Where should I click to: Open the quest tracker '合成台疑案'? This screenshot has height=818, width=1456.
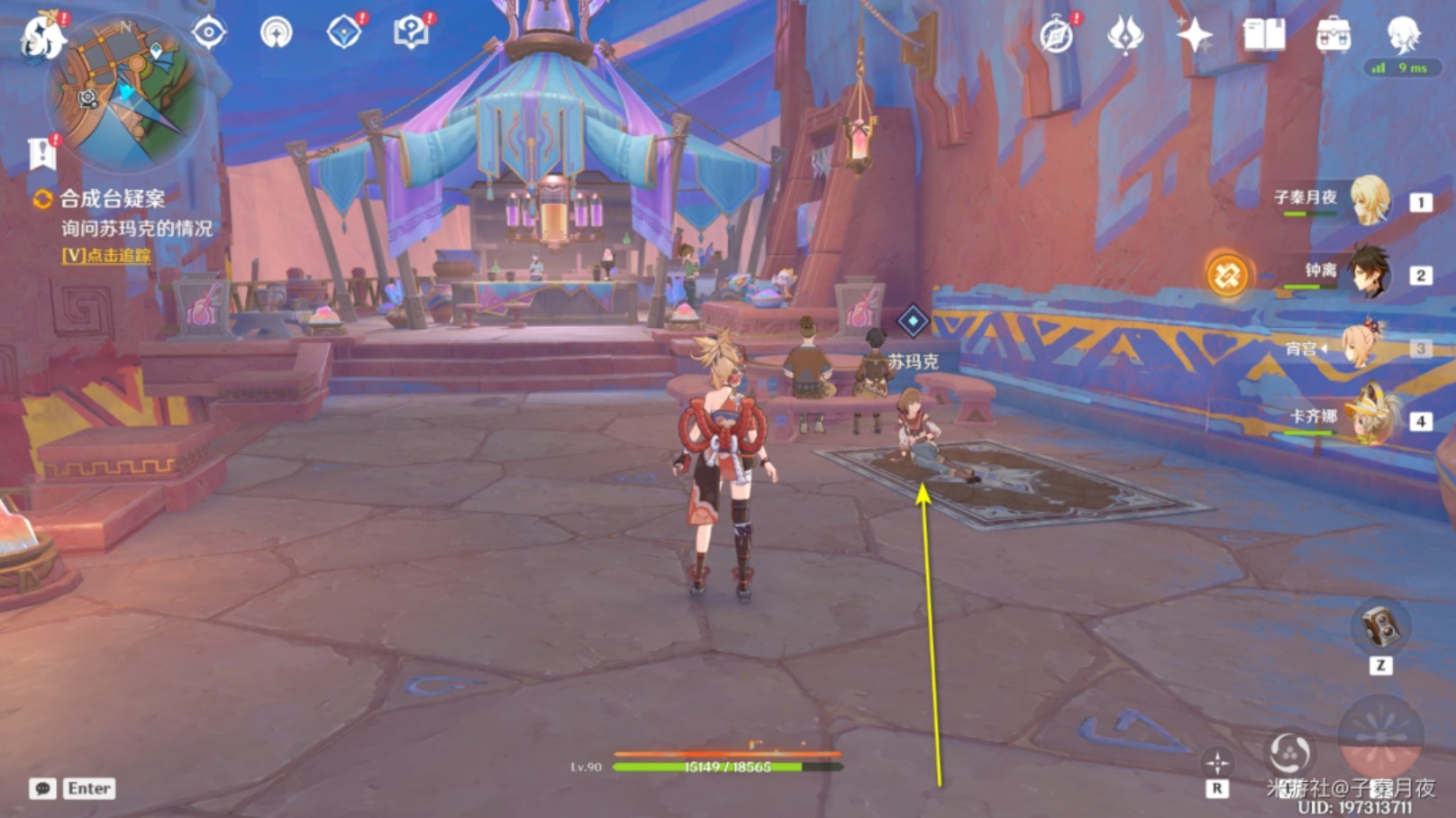[x=112, y=199]
